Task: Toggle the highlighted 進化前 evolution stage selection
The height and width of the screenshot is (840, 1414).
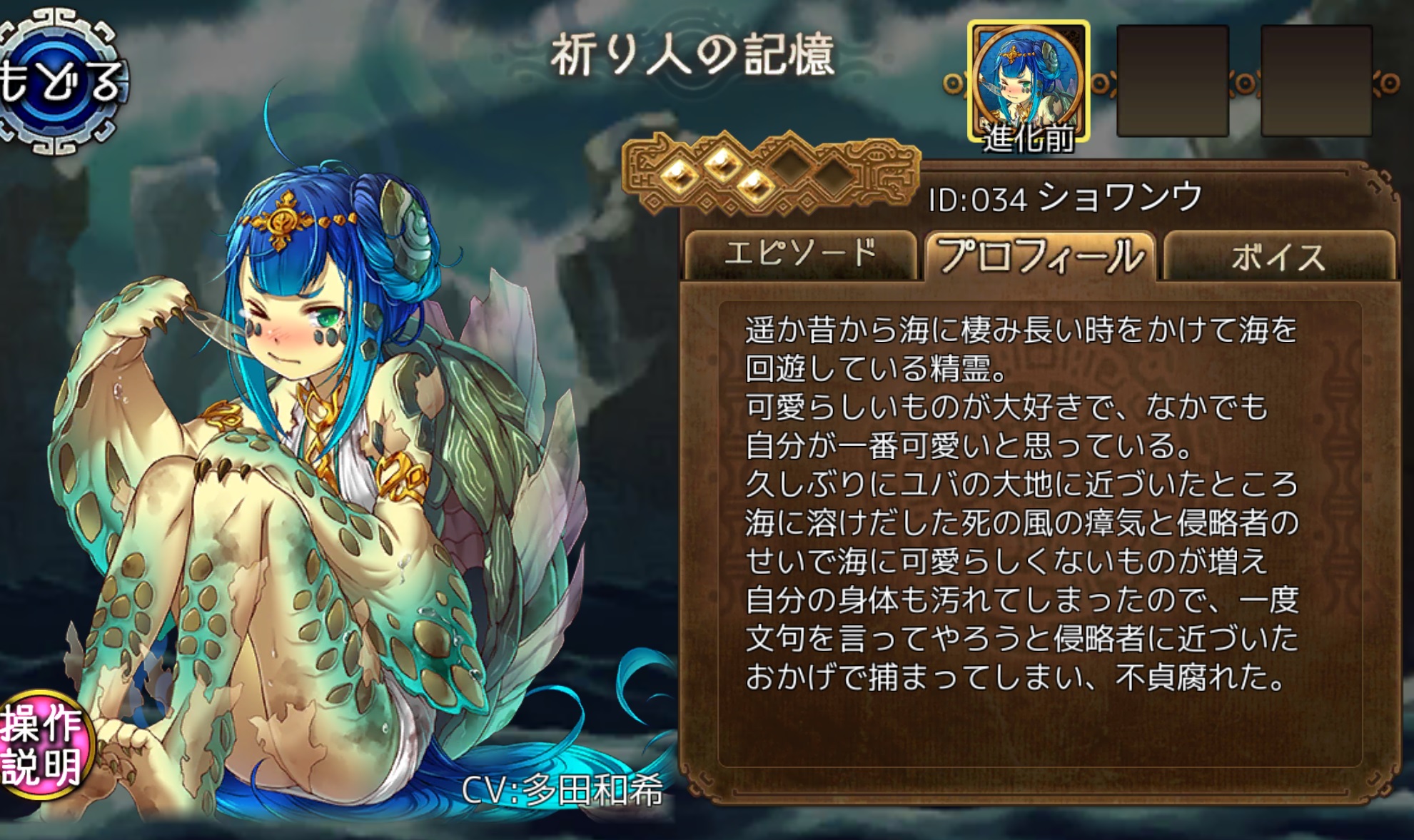Action: [1030, 79]
